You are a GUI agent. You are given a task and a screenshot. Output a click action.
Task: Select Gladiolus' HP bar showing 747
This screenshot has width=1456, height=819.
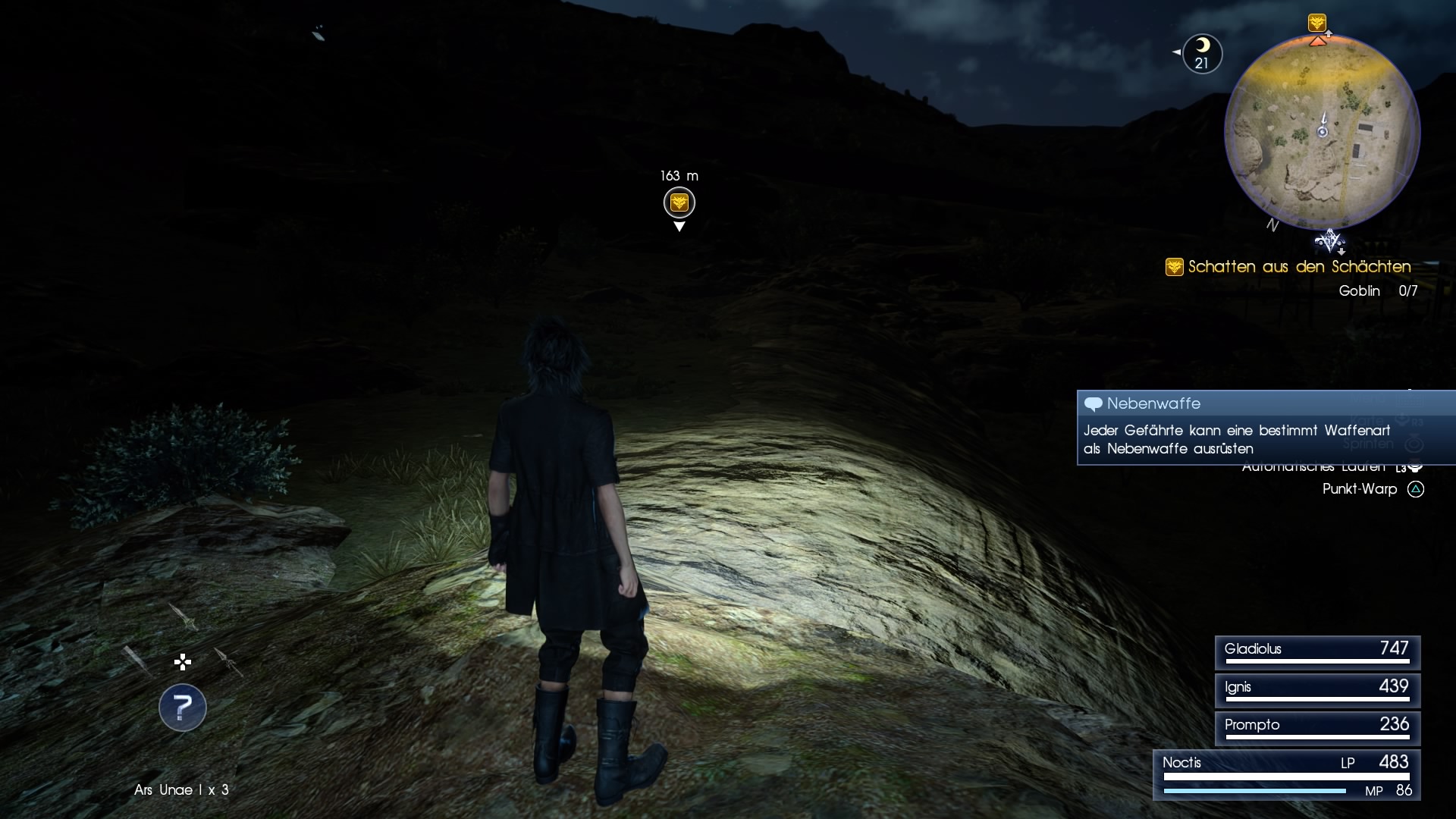click(x=1317, y=653)
